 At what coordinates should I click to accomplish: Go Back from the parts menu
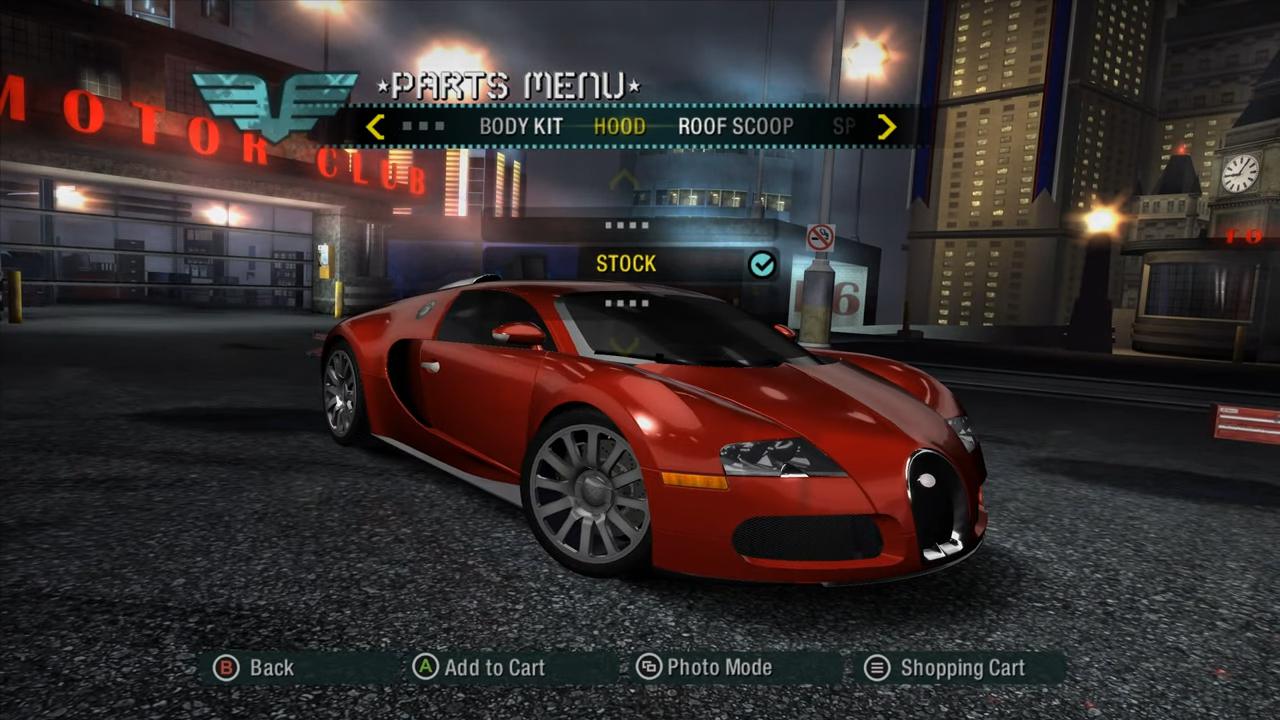255,668
